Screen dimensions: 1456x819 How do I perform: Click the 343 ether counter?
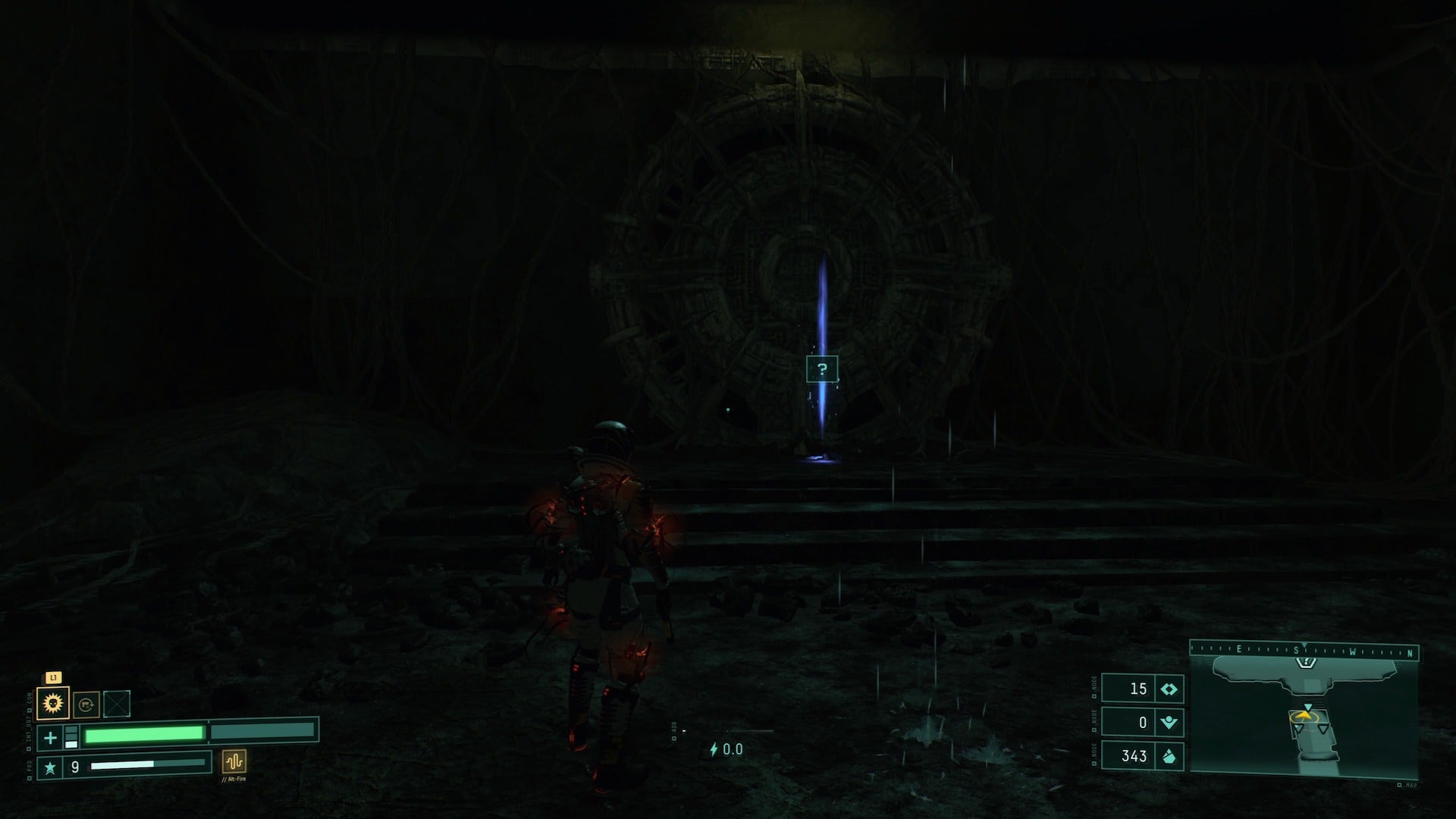[1134, 755]
